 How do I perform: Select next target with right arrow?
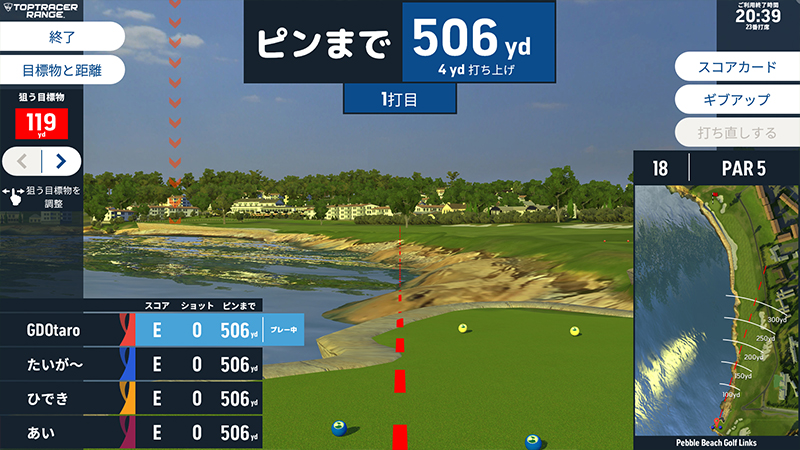(x=61, y=160)
